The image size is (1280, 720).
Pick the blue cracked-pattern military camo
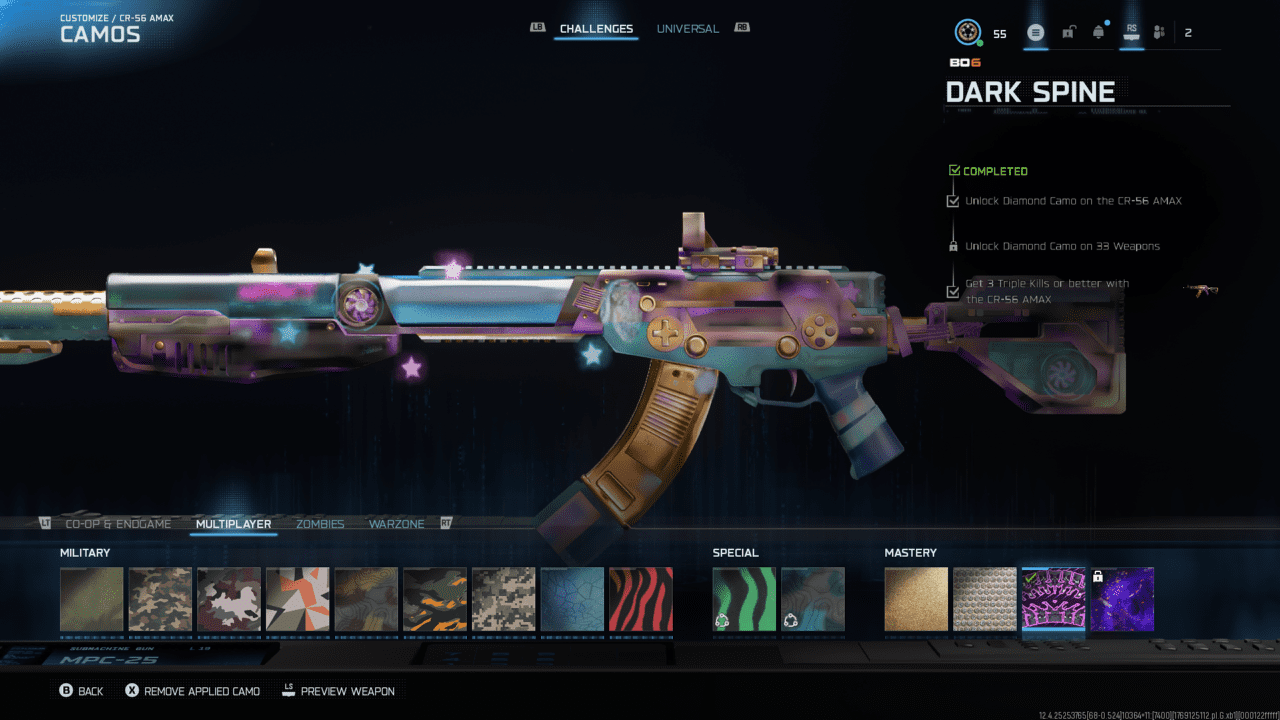[572, 599]
